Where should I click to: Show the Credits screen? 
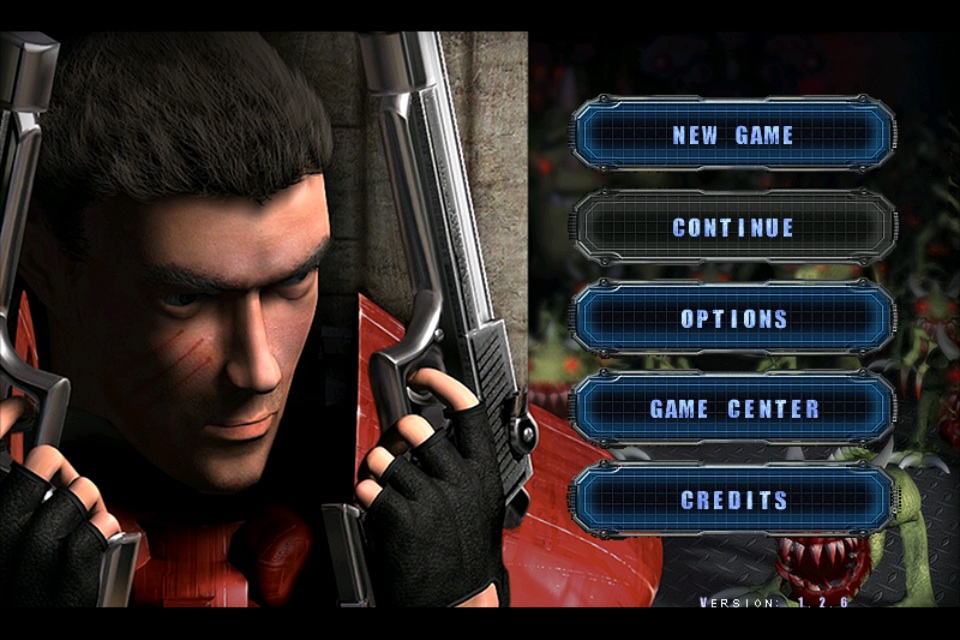coord(733,500)
